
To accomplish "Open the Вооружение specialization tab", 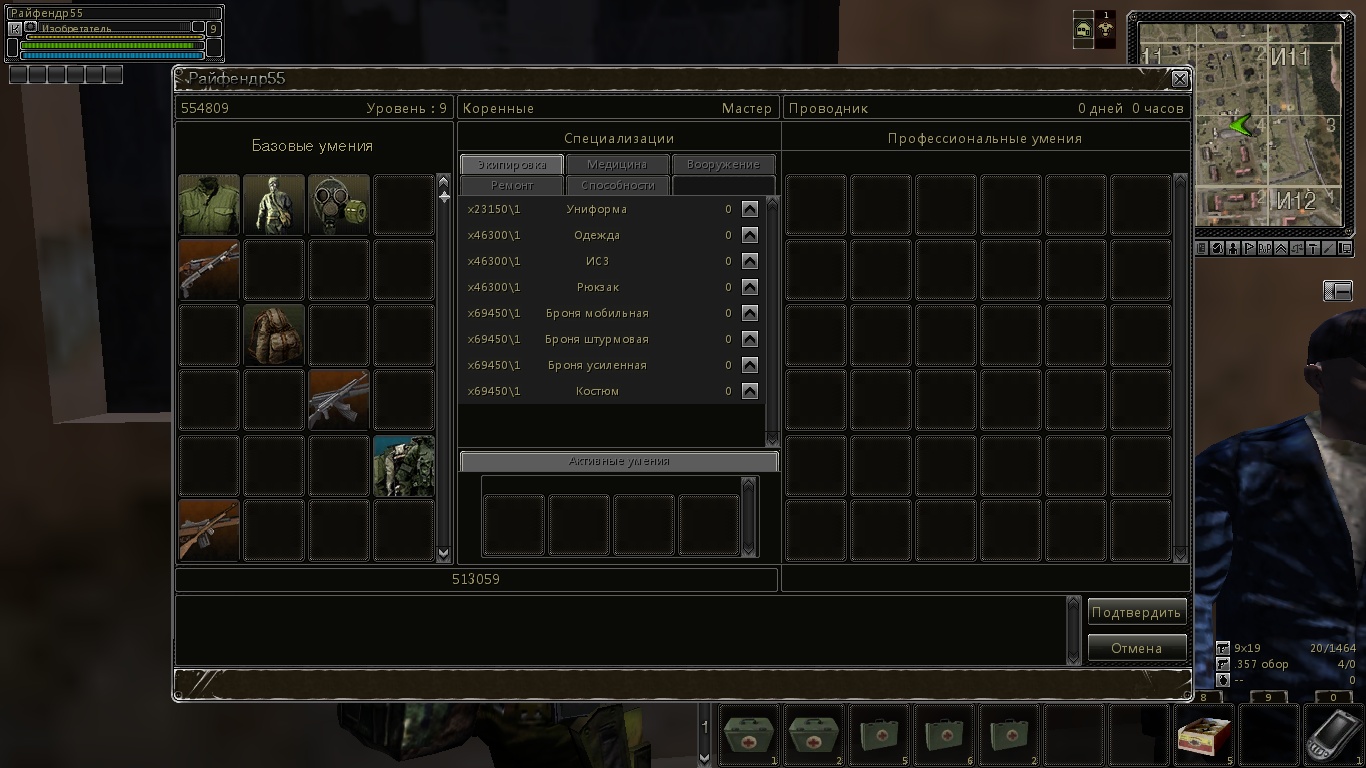I will [723, 164].
